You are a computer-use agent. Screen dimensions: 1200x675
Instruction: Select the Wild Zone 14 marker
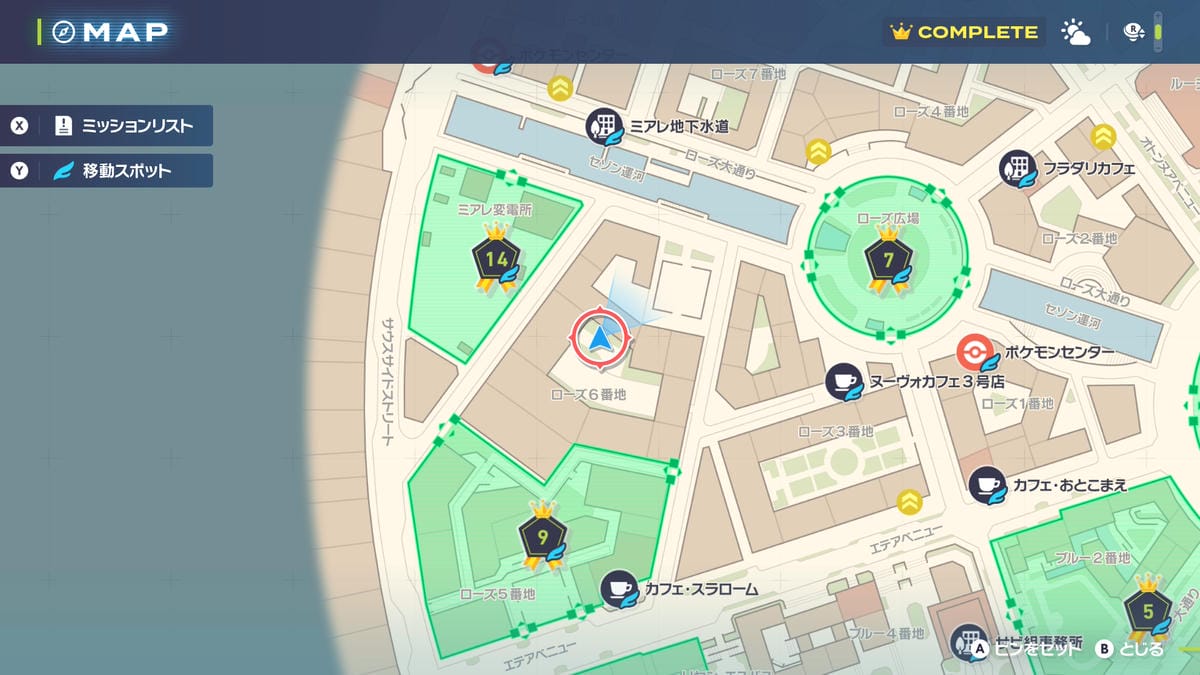496,260
